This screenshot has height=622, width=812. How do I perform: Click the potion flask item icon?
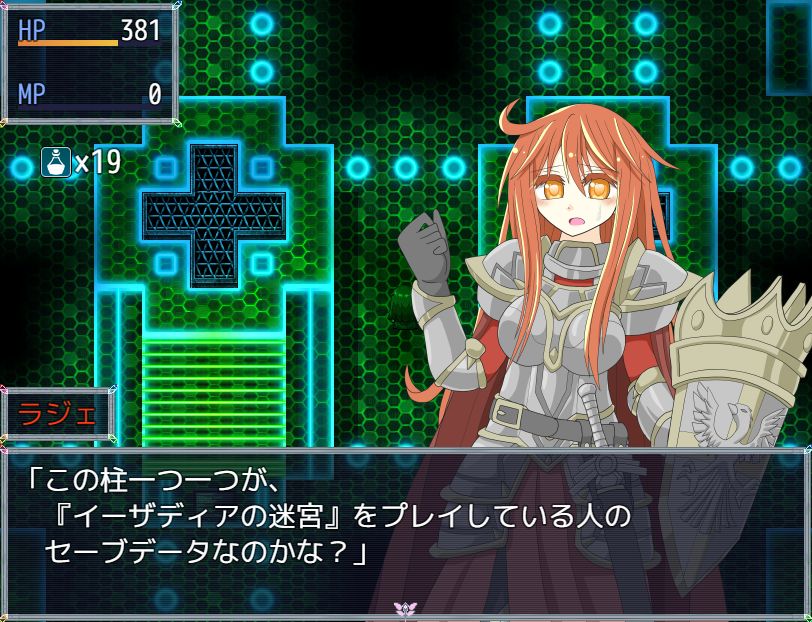click(55, 161)
